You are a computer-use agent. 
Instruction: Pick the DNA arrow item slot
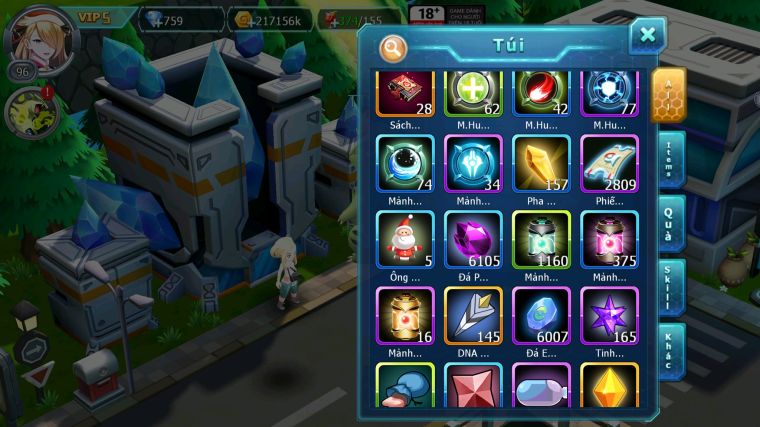[x=473, y=315]
